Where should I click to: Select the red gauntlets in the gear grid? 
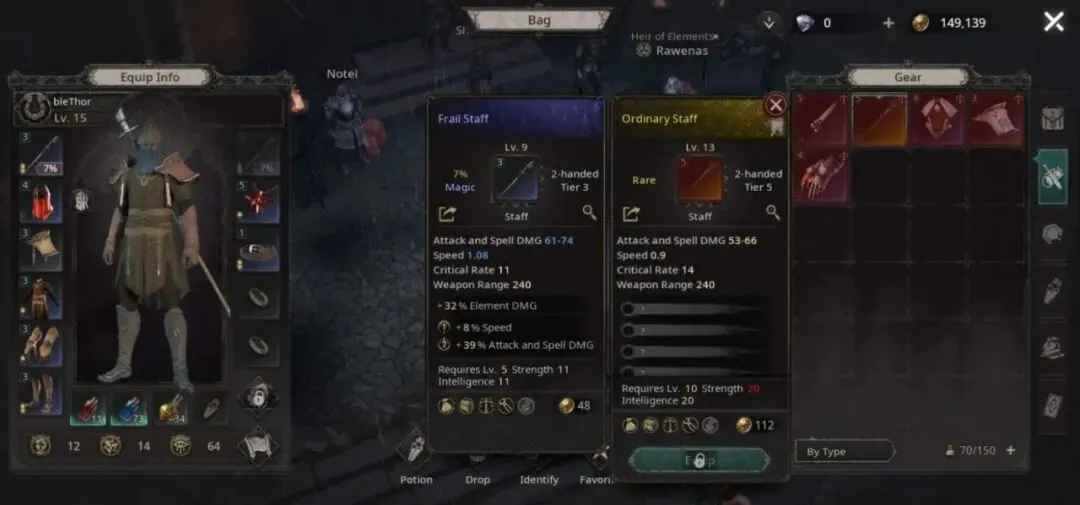[x=821, y=176]
